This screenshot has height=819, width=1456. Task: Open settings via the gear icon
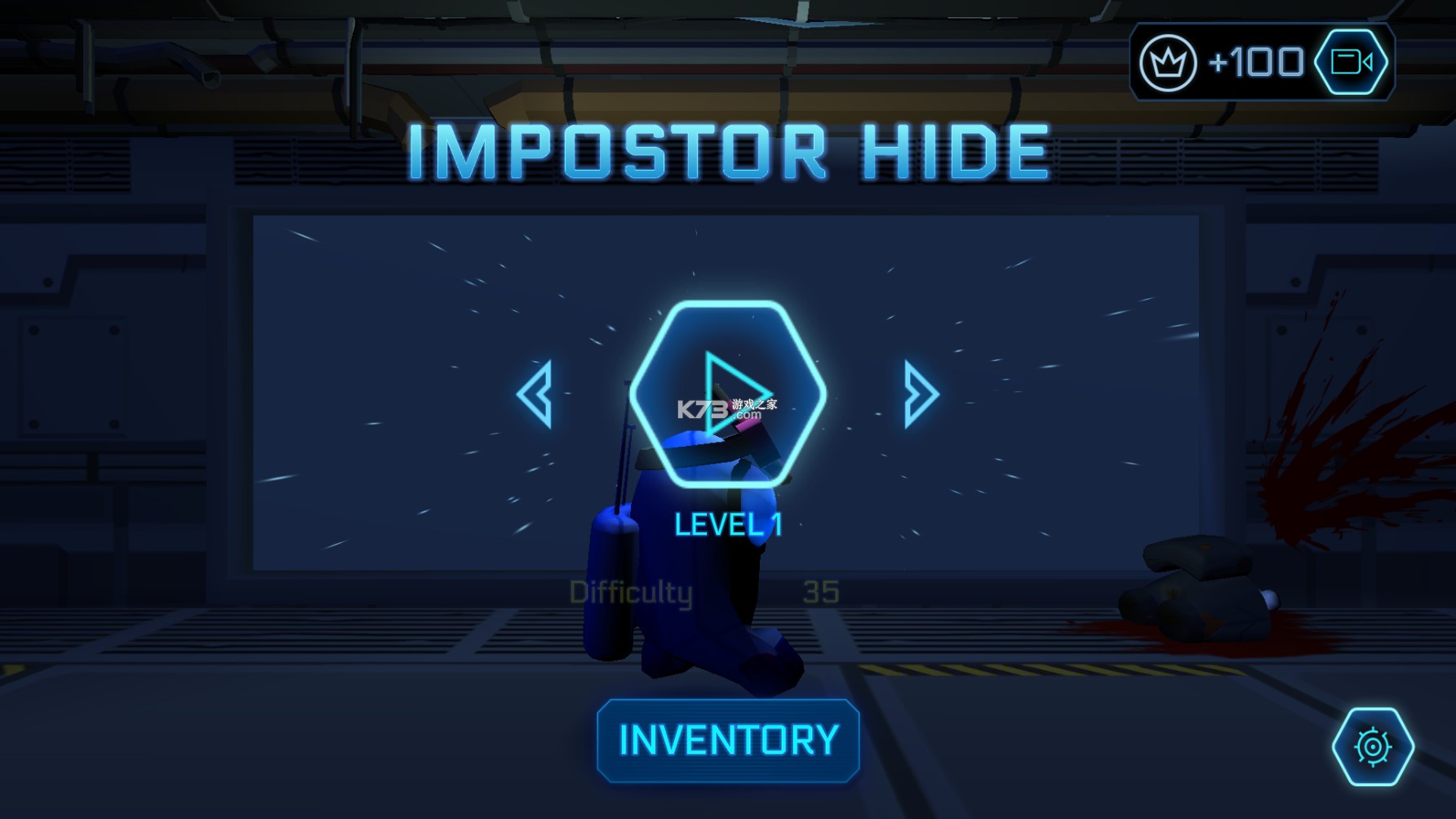tap(1373, 746)
